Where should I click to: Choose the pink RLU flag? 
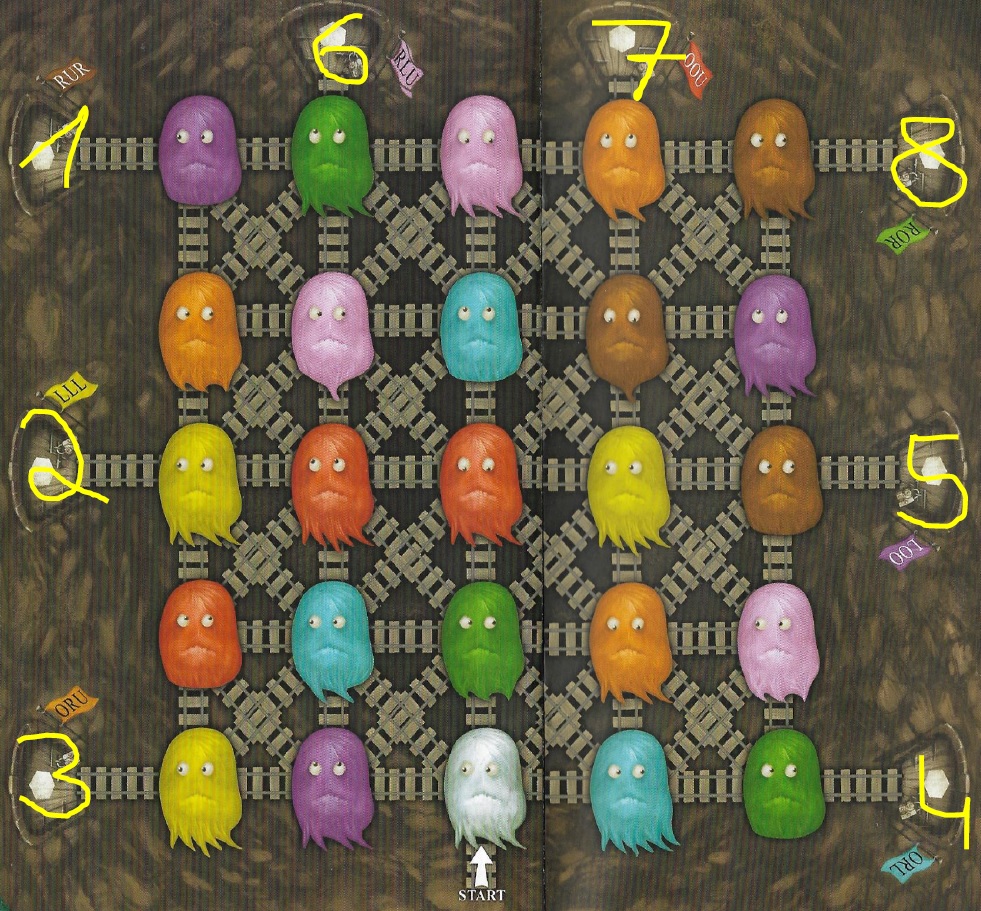[x=406, y=66]
